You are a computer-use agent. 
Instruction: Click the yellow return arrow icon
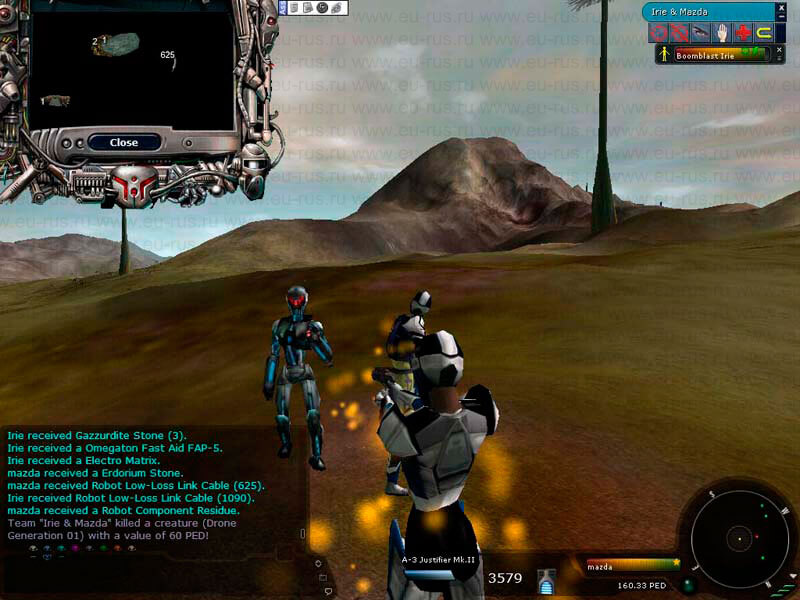764,32
